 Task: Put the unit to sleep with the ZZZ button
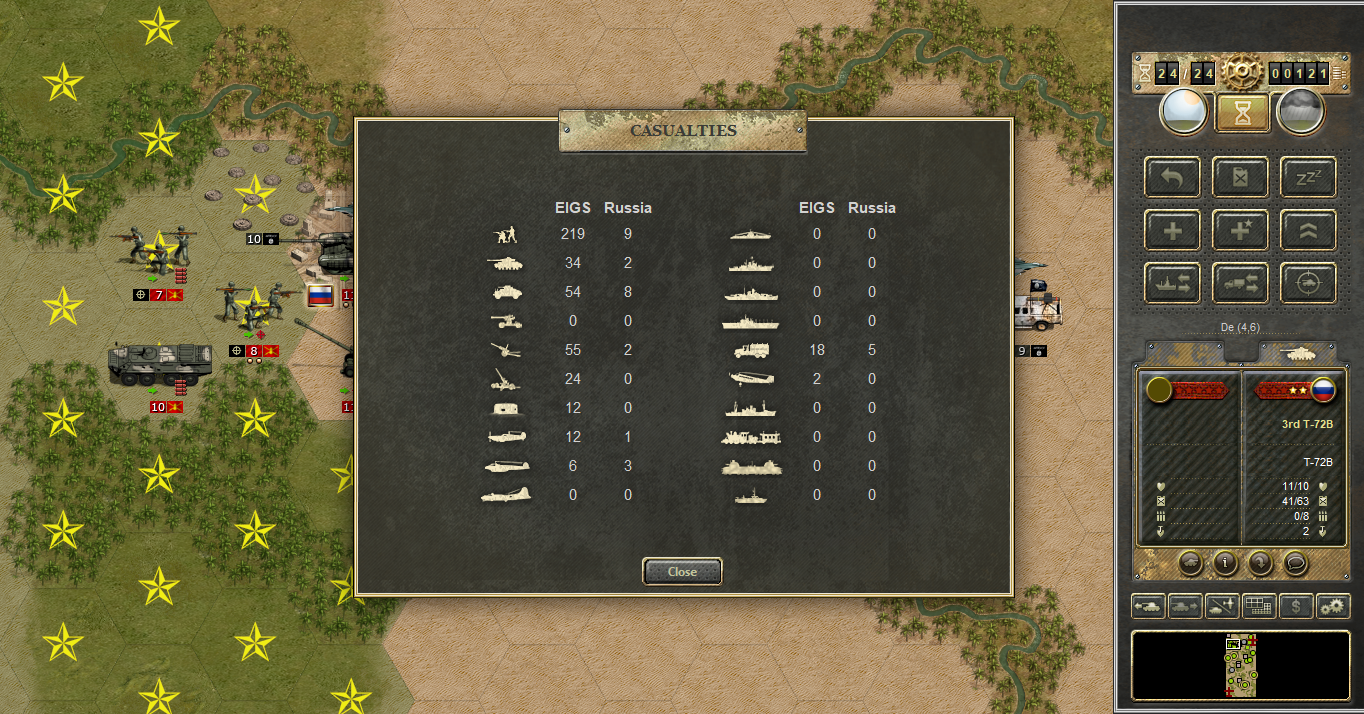coord(1307,178)
